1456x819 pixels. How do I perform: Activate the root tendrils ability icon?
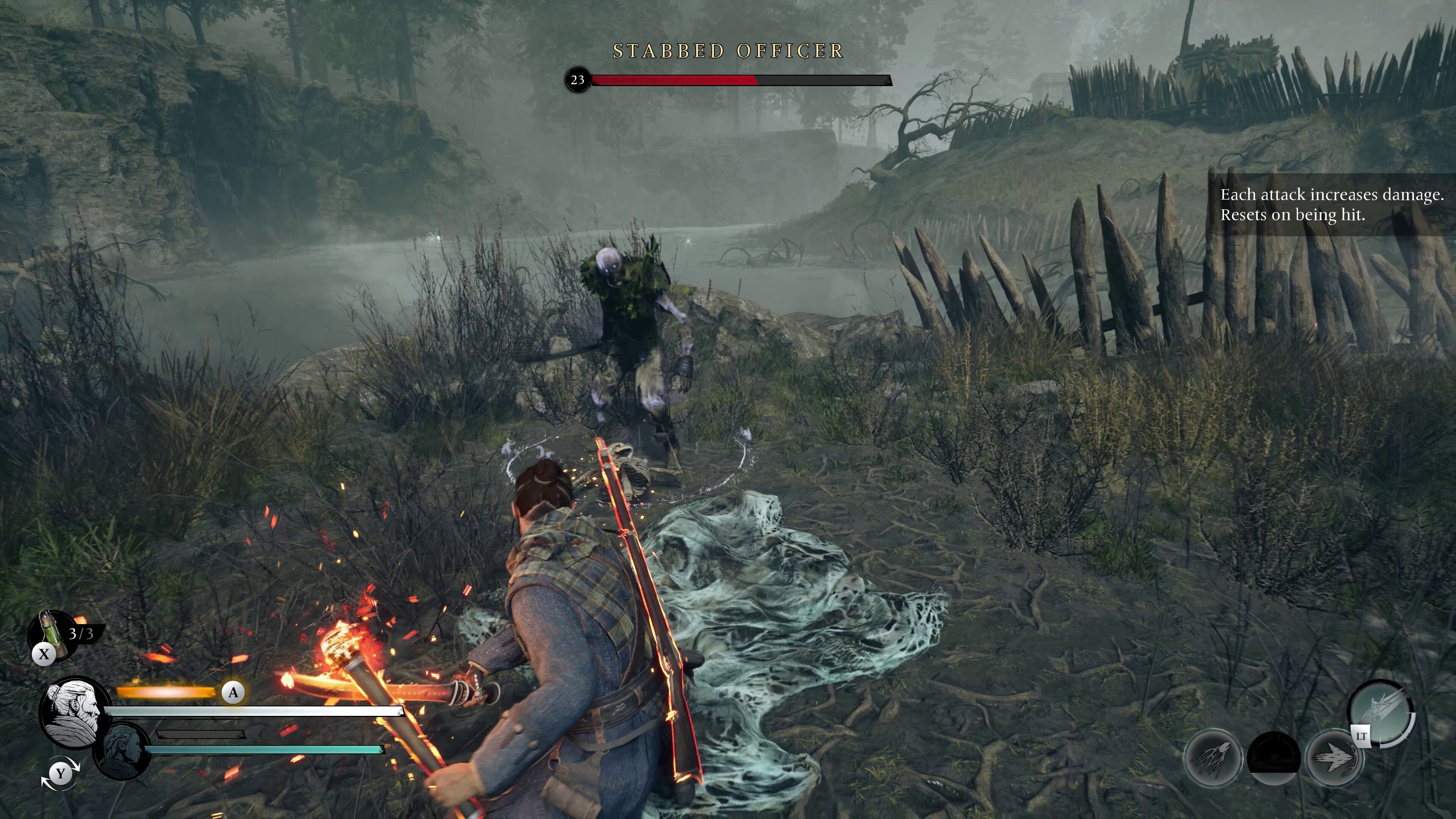tap(1213, 758)
